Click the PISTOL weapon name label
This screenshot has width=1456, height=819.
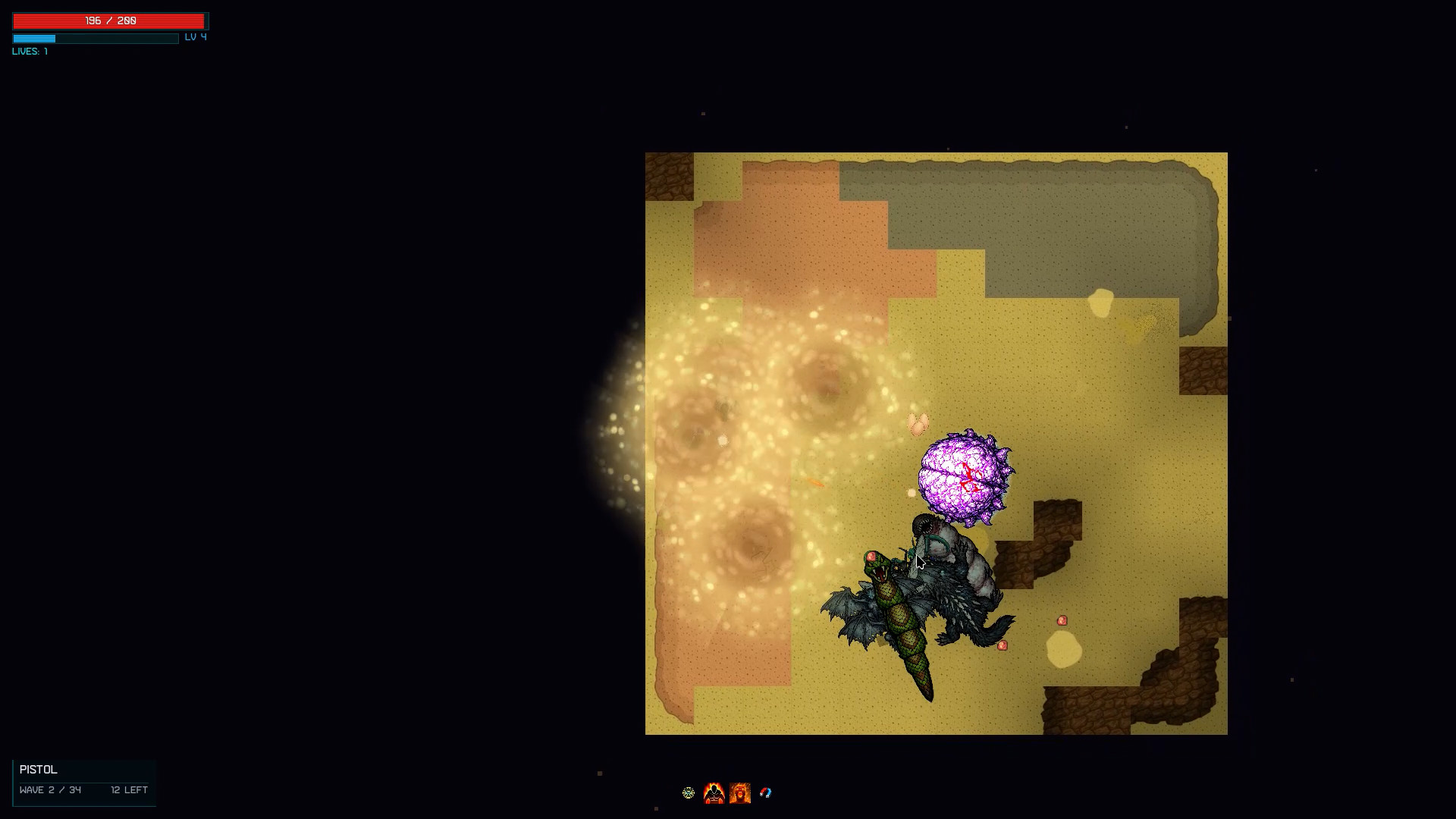(39, 769)
